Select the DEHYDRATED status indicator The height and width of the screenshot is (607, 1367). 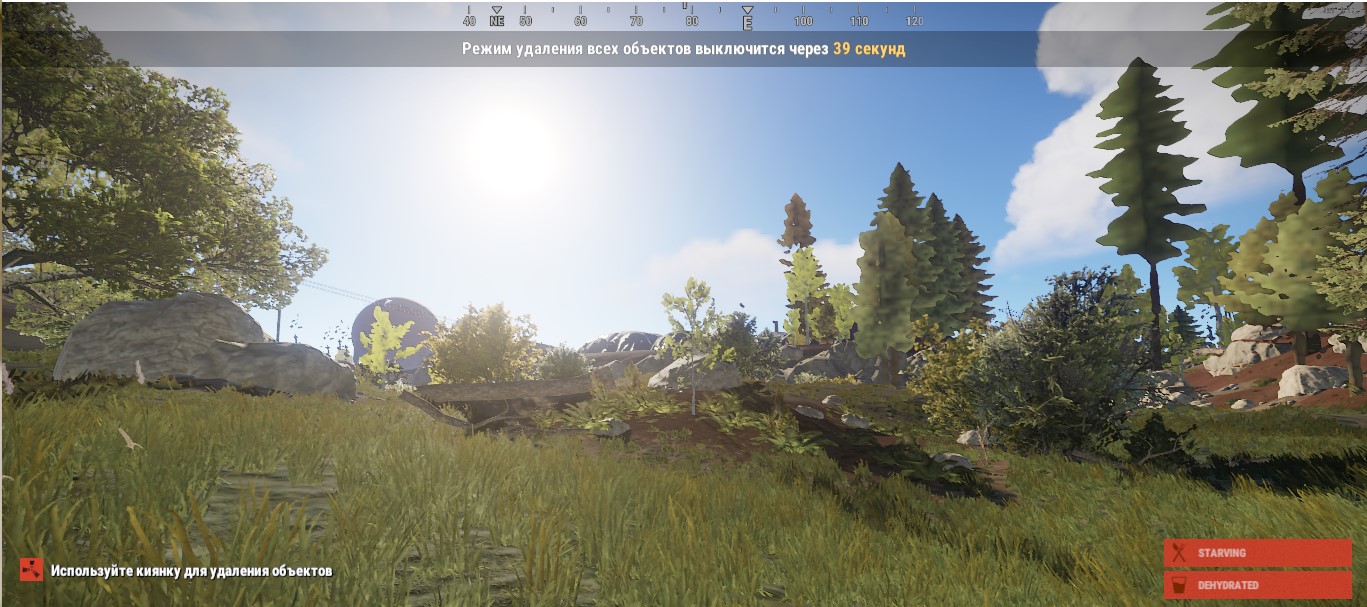(1257, 585)
